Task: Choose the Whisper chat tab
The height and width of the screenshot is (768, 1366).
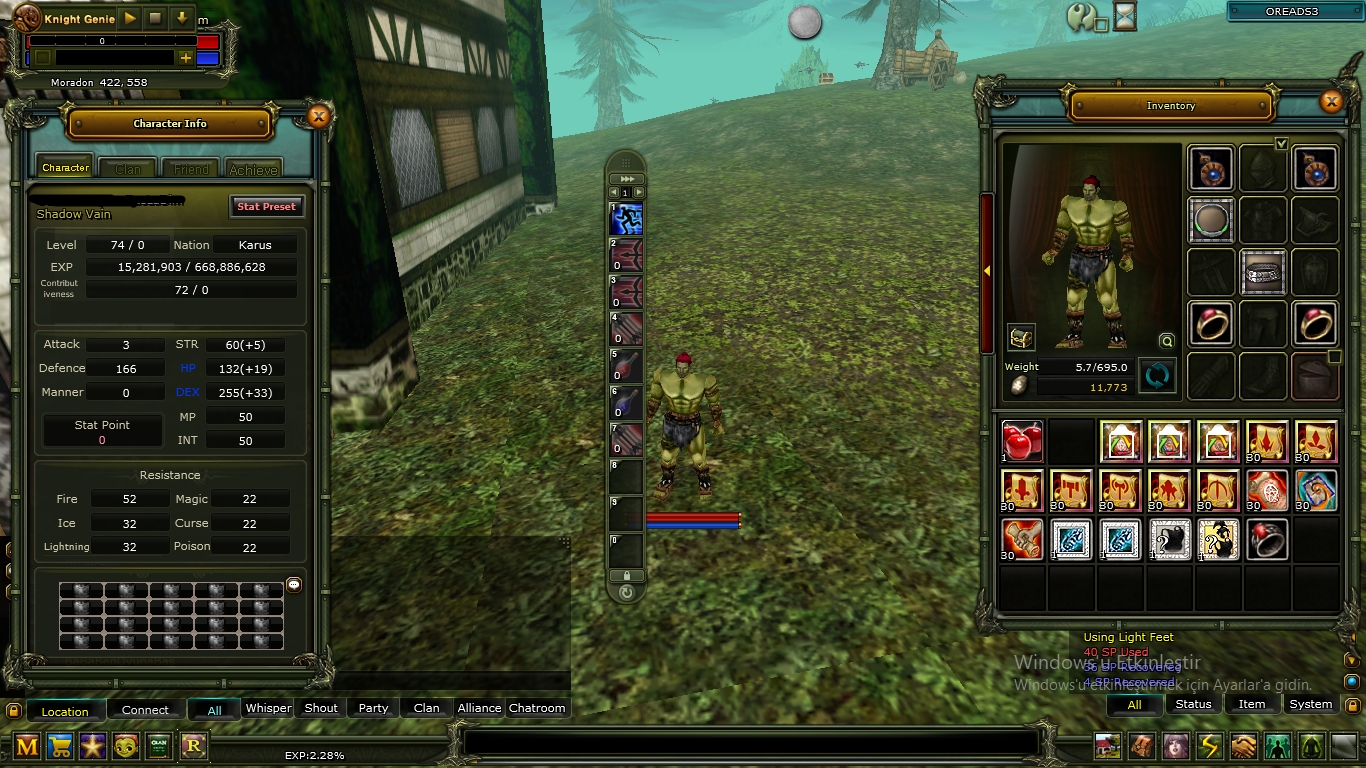Action: [x=268, y=708]
